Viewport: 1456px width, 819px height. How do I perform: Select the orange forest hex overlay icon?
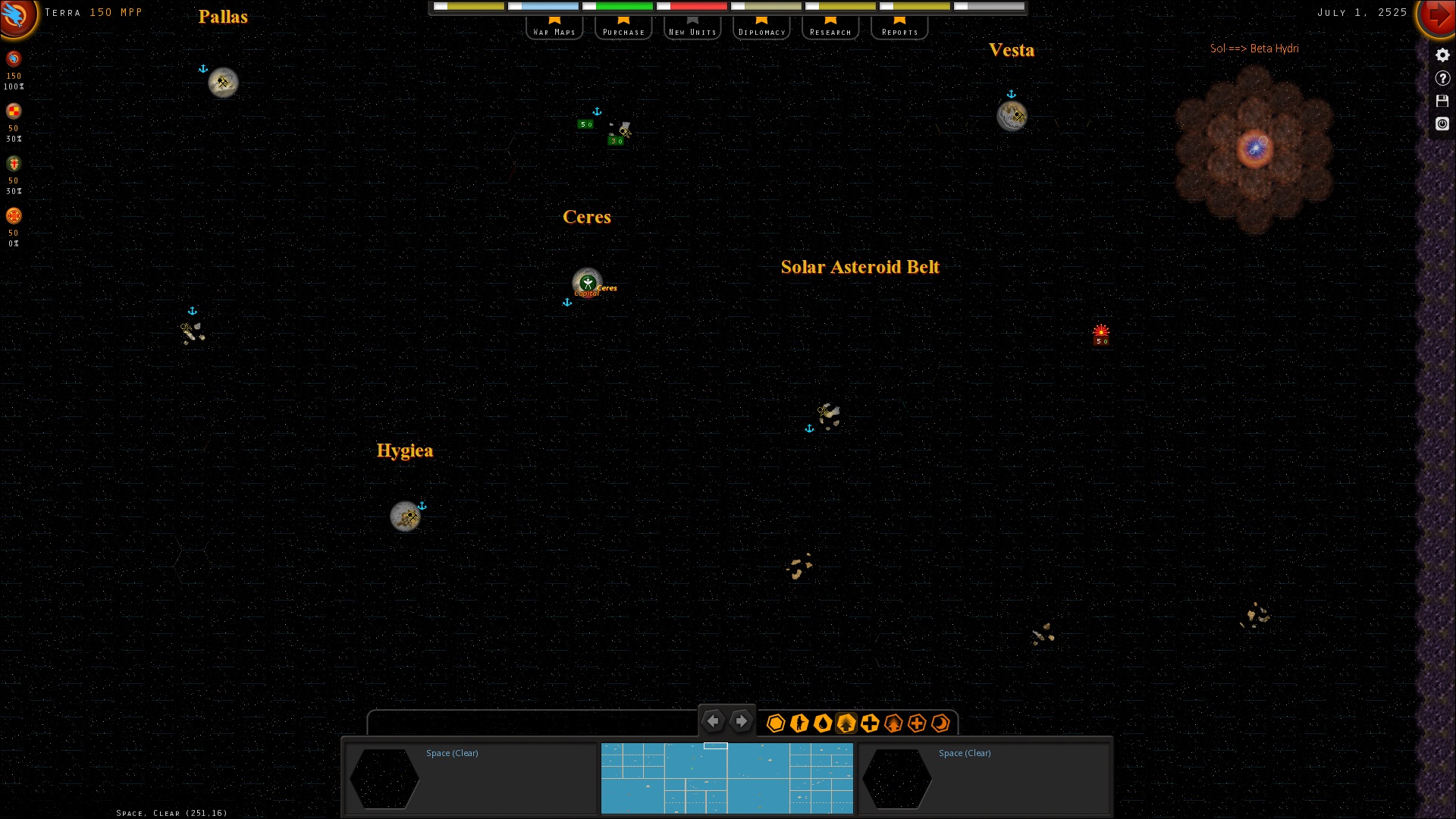[x=893, y=723]
